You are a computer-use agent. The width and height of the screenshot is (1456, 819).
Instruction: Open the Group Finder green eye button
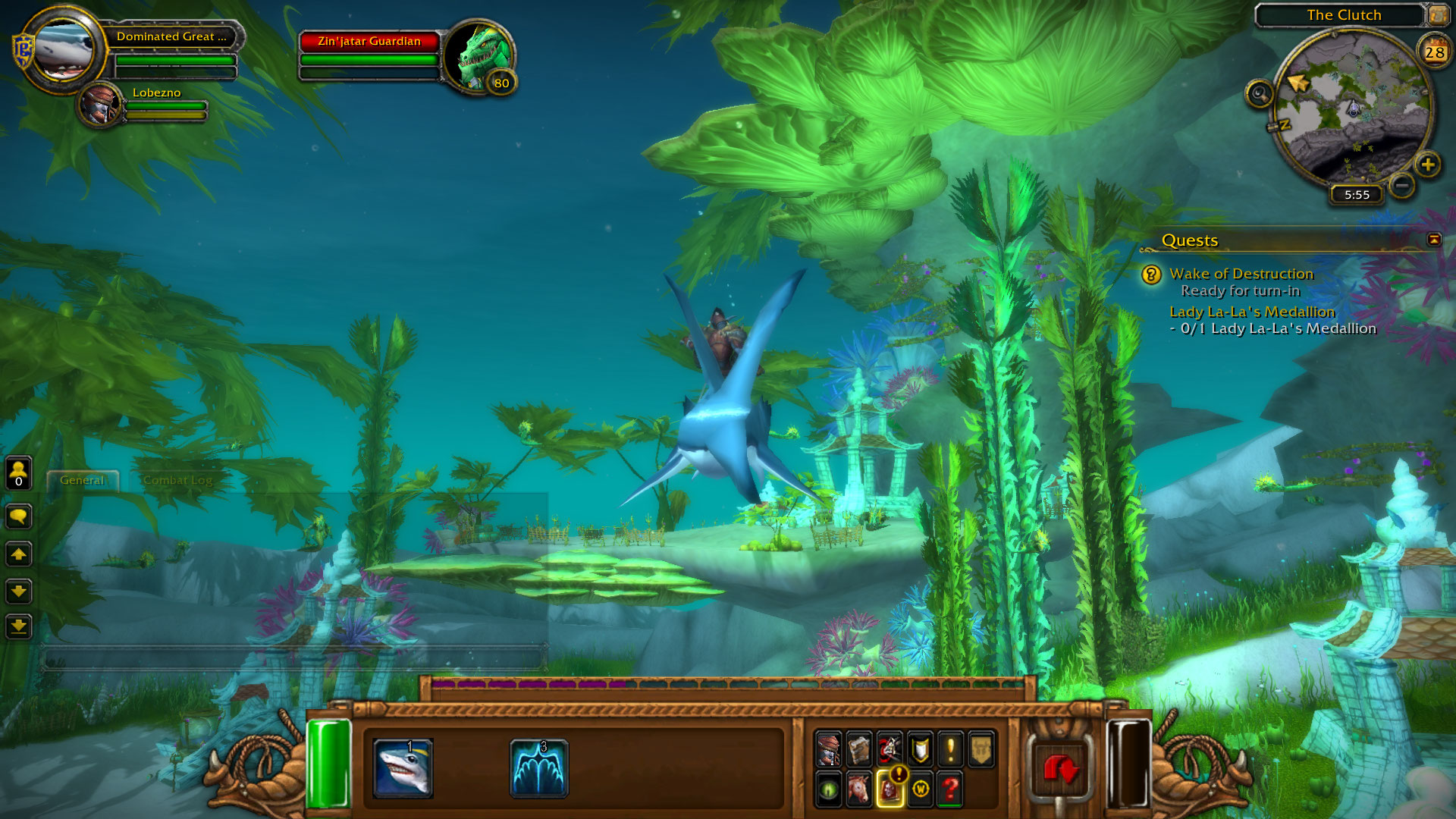click(x=829, y=789)
